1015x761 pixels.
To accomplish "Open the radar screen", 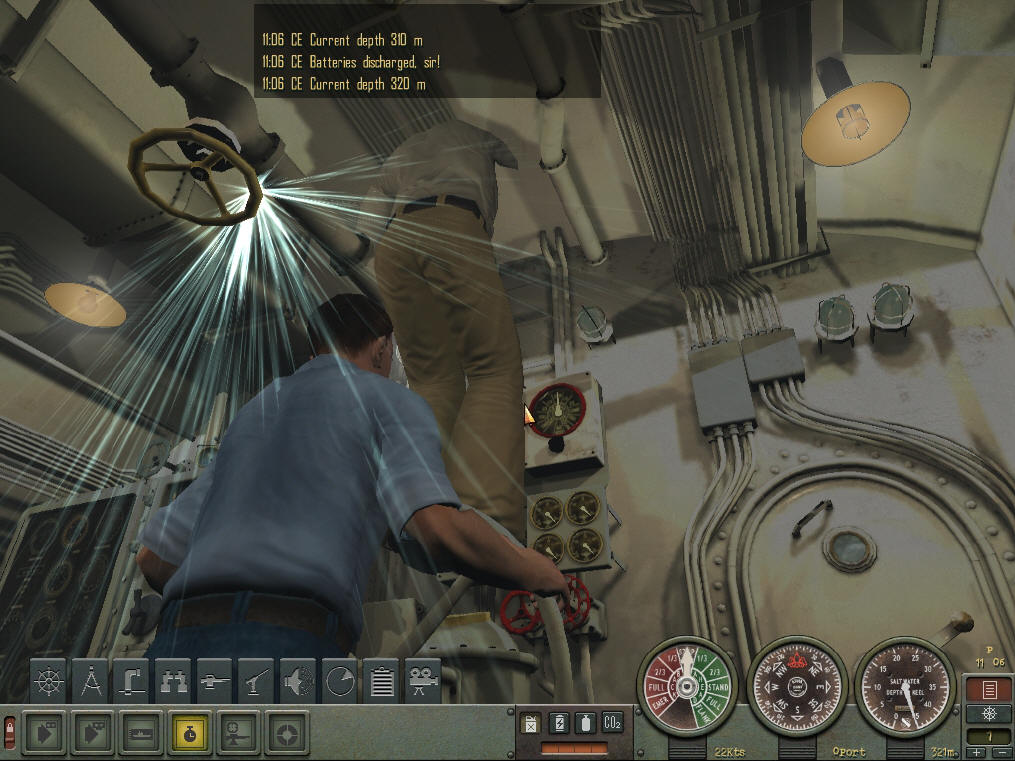I will pyautogui.click(x=341, y=681).
